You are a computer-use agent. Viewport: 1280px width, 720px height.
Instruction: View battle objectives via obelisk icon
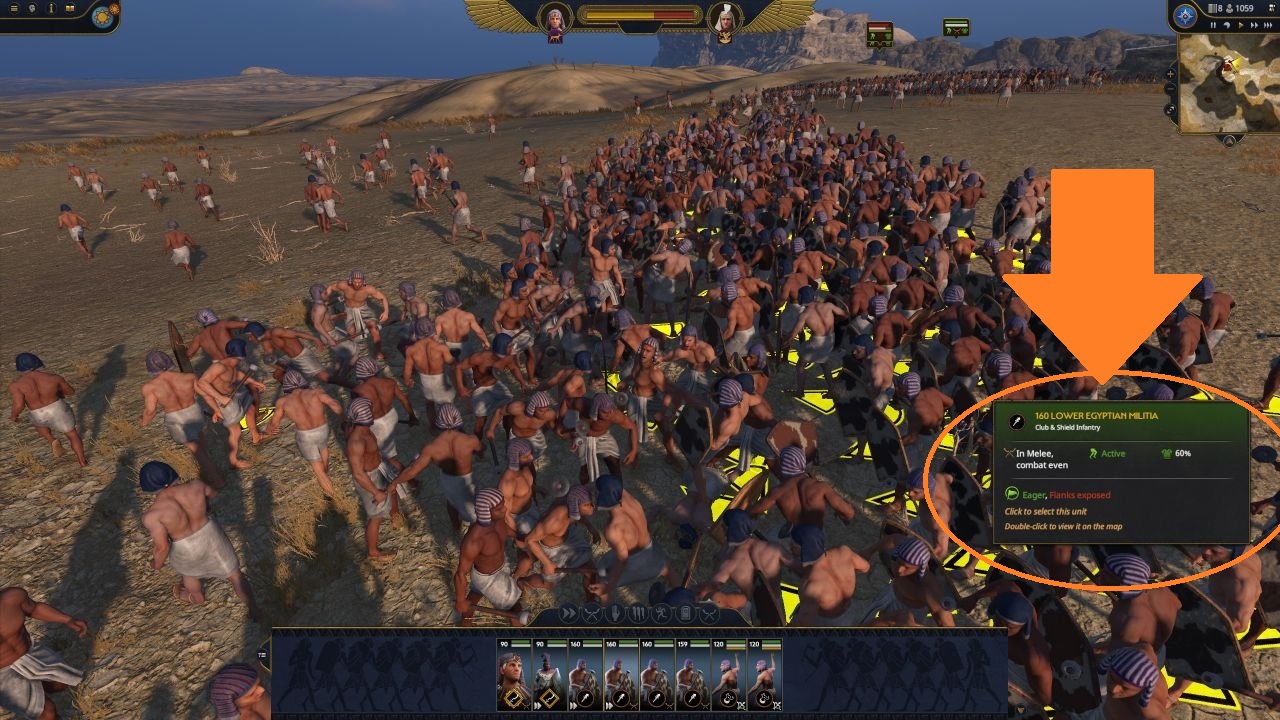point(51,8)
